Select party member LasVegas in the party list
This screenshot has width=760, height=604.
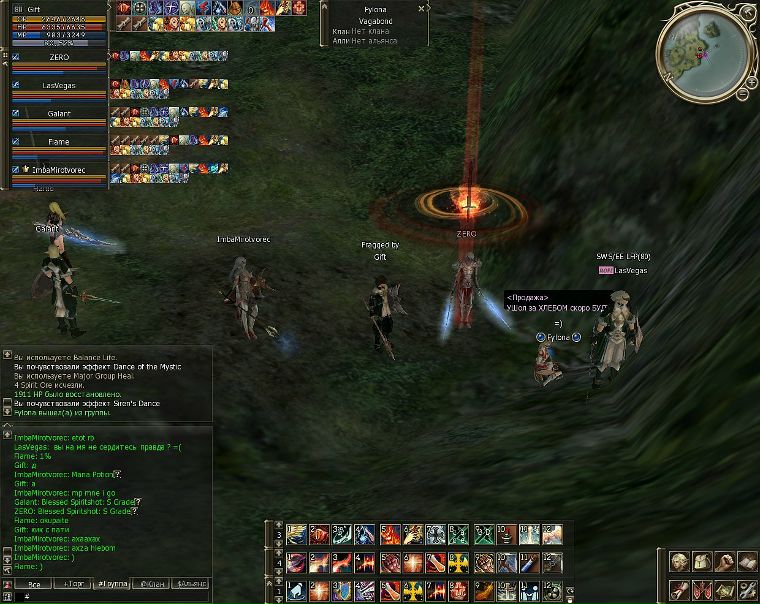click(x=60, y=86)
